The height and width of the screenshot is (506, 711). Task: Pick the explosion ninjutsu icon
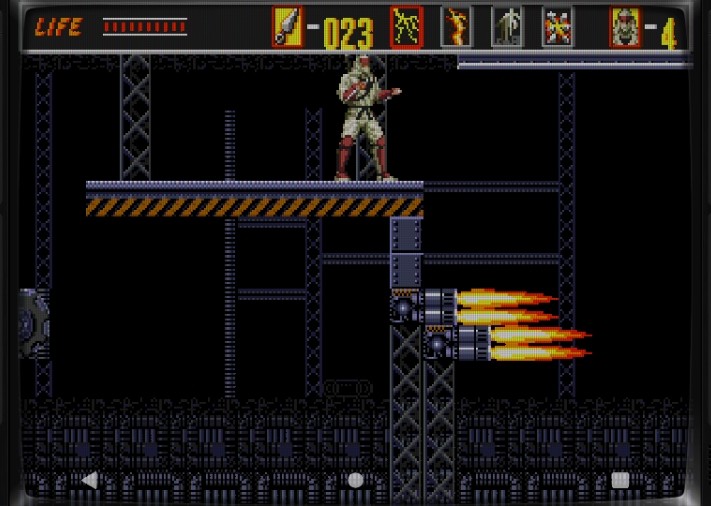point(557,27)
